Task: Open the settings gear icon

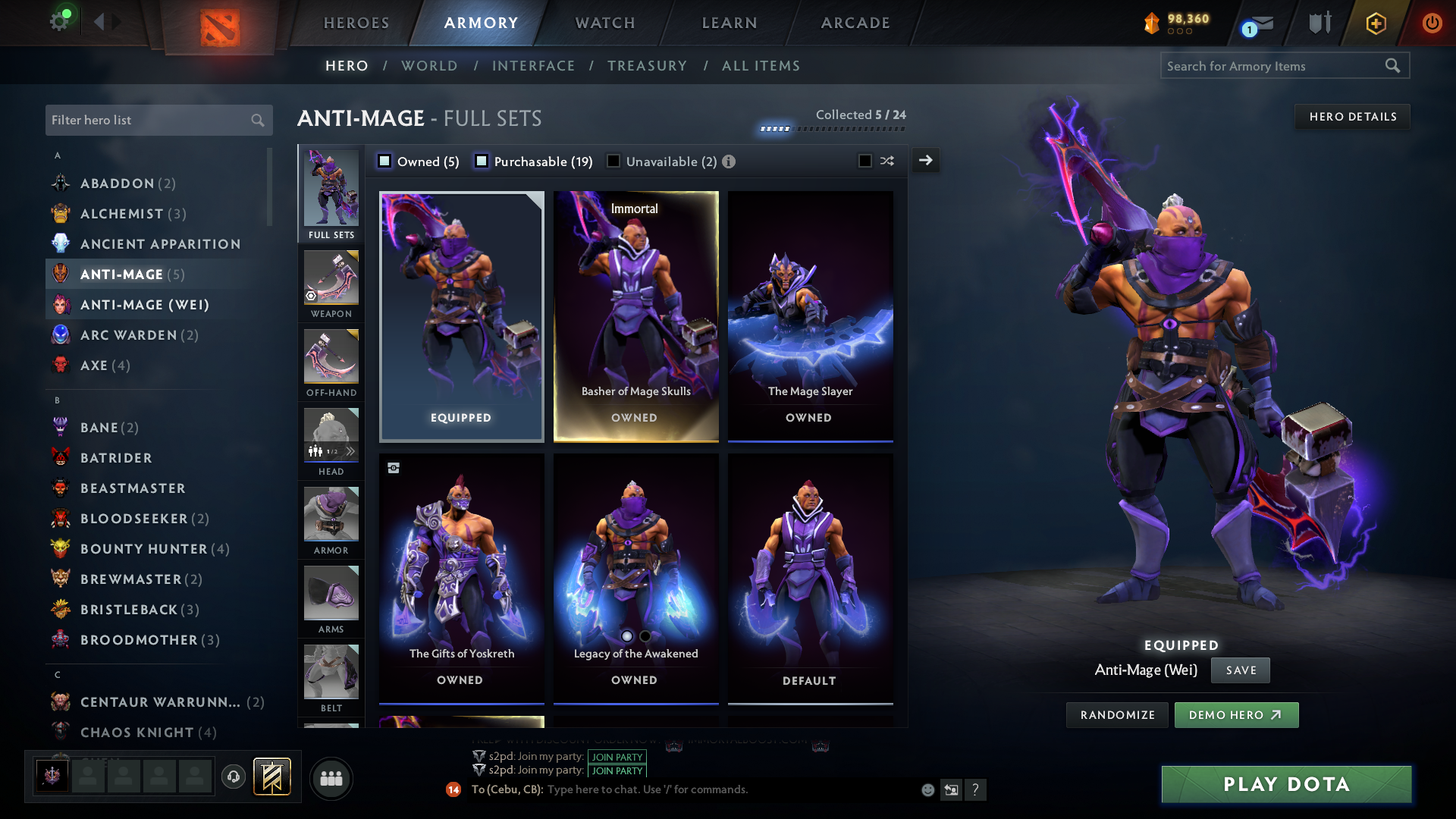Action: 59,21
